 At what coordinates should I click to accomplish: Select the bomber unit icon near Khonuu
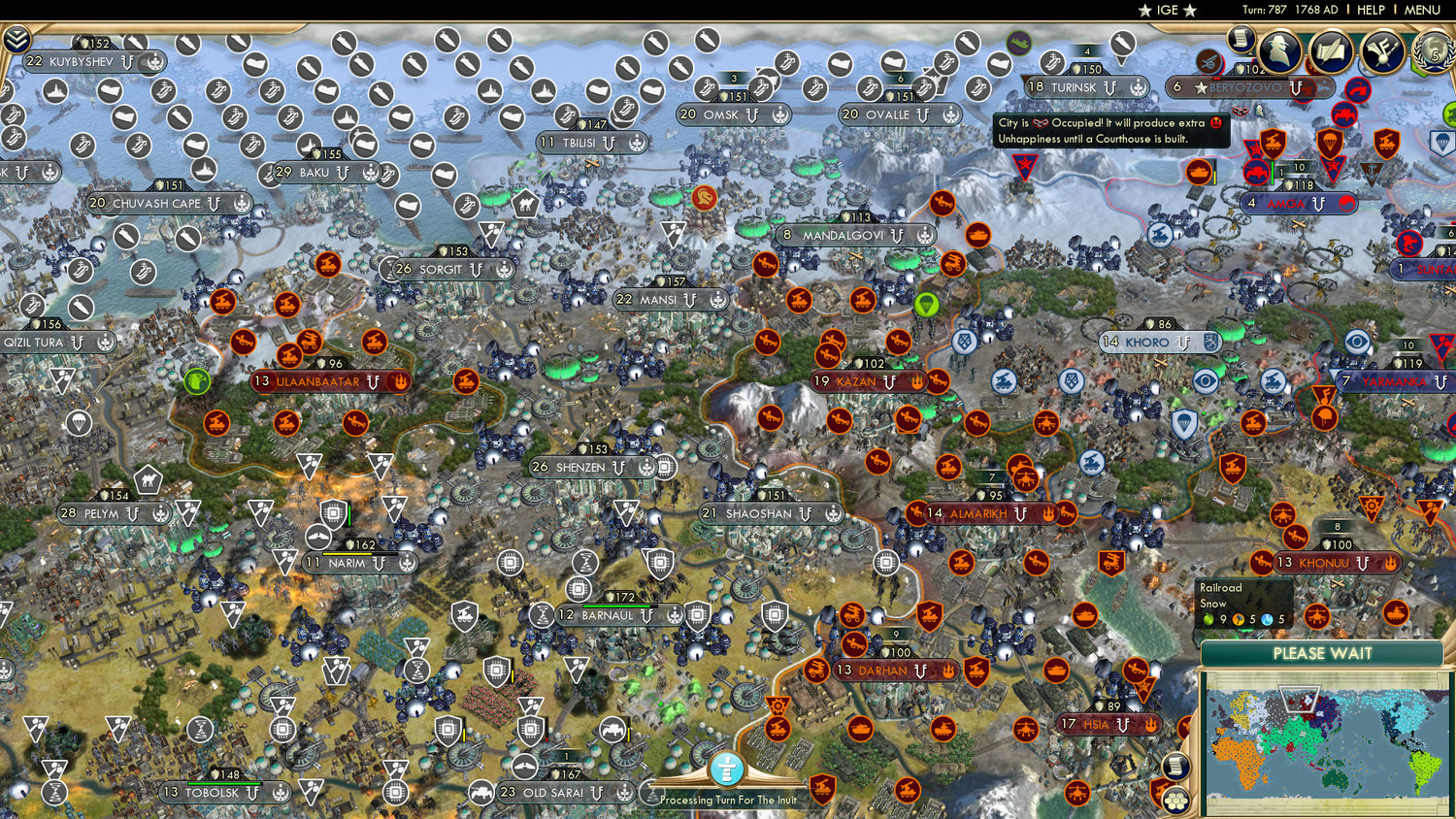coord(1283,515)
